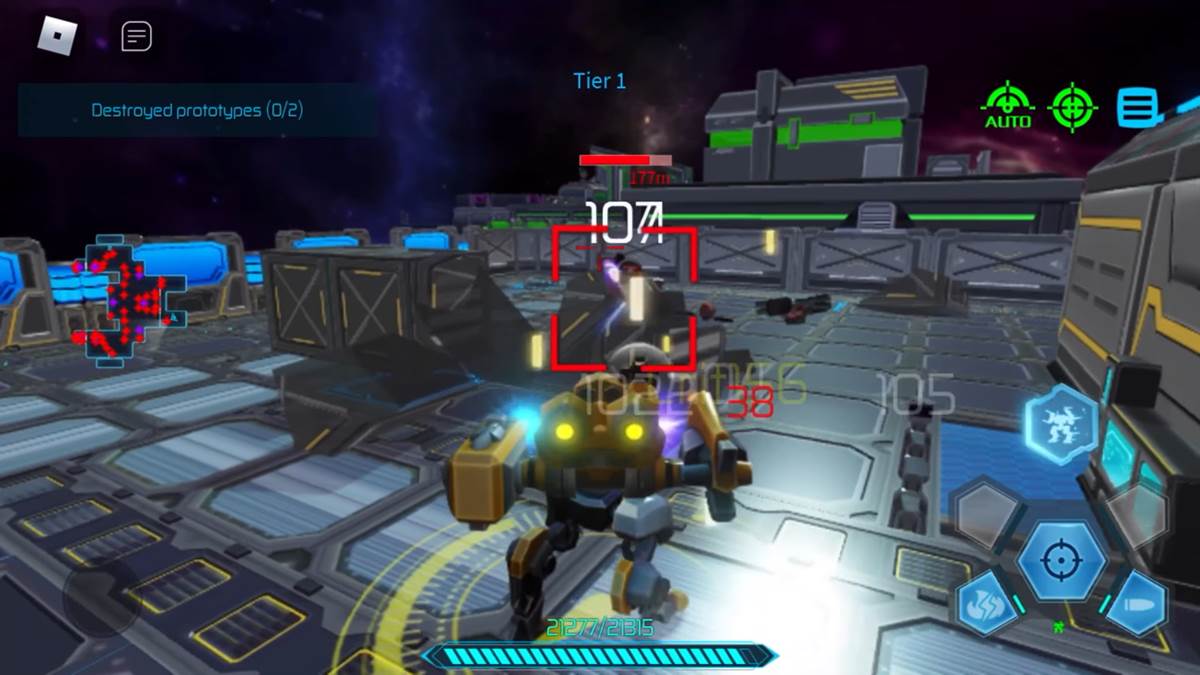
Task: Select the bullet ammo weapon button
Action: pyautogui.click(x=1137, y=603)
